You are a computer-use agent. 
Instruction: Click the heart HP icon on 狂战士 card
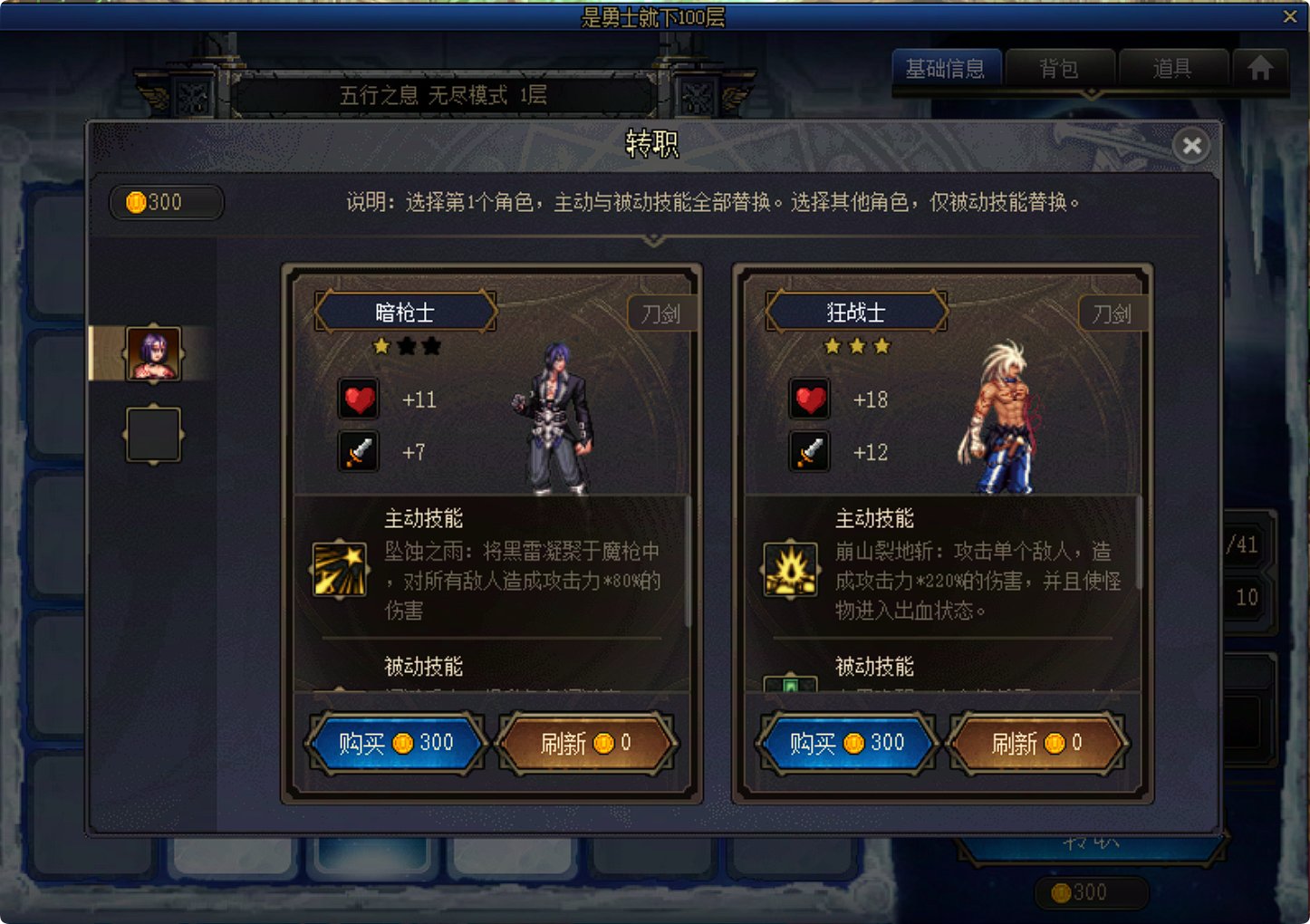pos(809,399)
